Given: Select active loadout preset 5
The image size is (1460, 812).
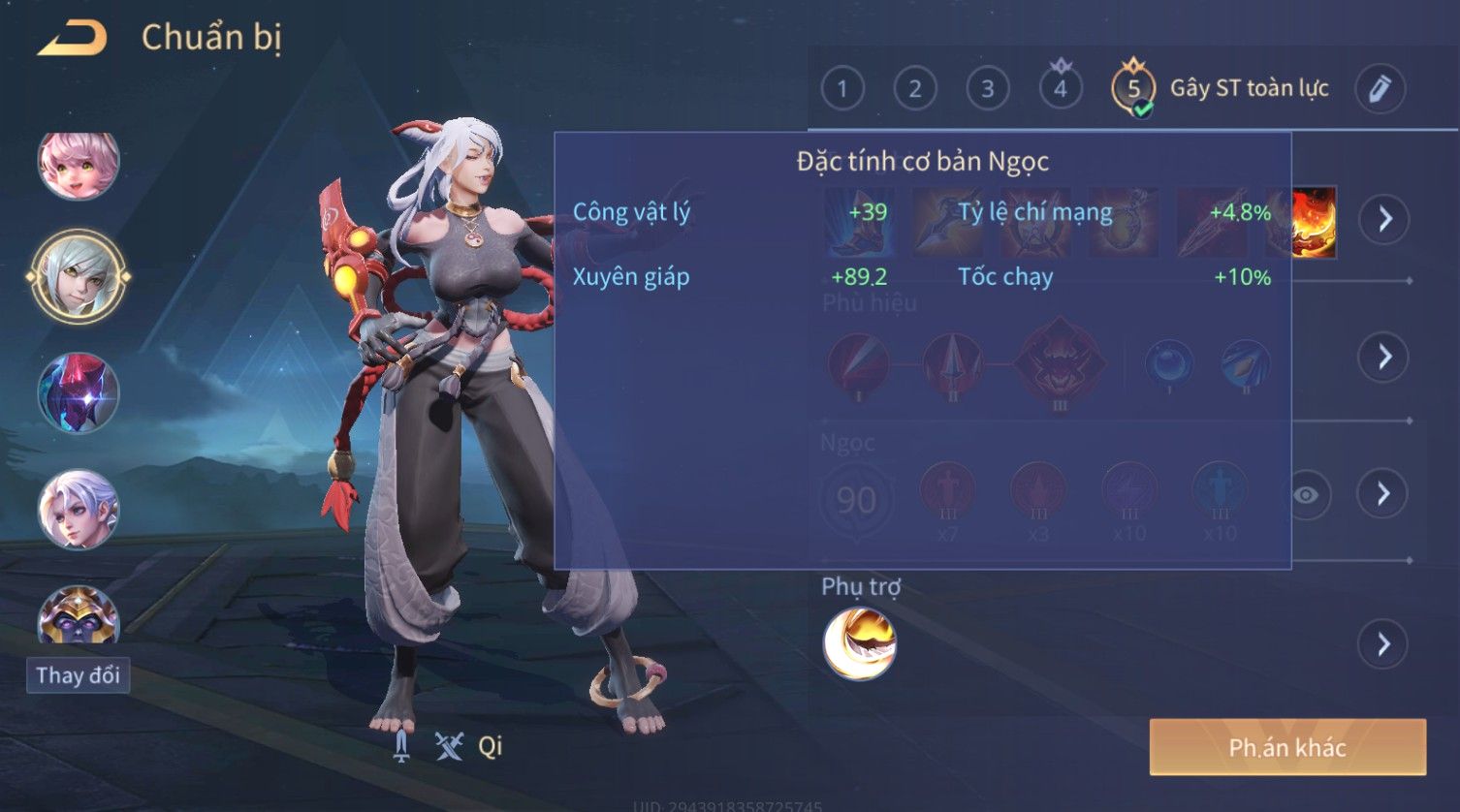Looking at the screenshot, I should pos(1133,89).
